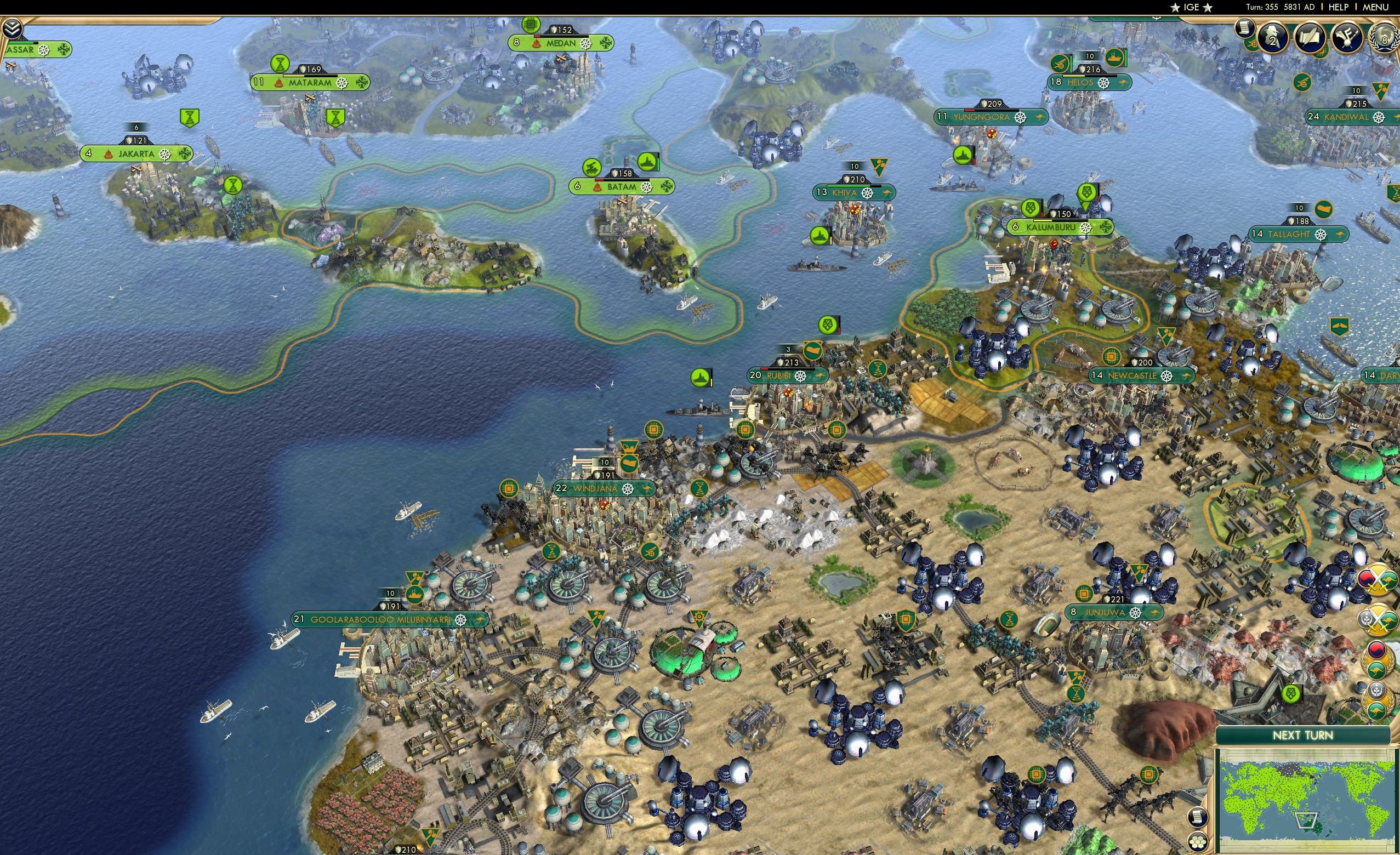Image resolution: width=1400 pixels, height=855 pixels.
Task: Click the crossed-swords war declaration notification
Action: (x=1378, y=580)
